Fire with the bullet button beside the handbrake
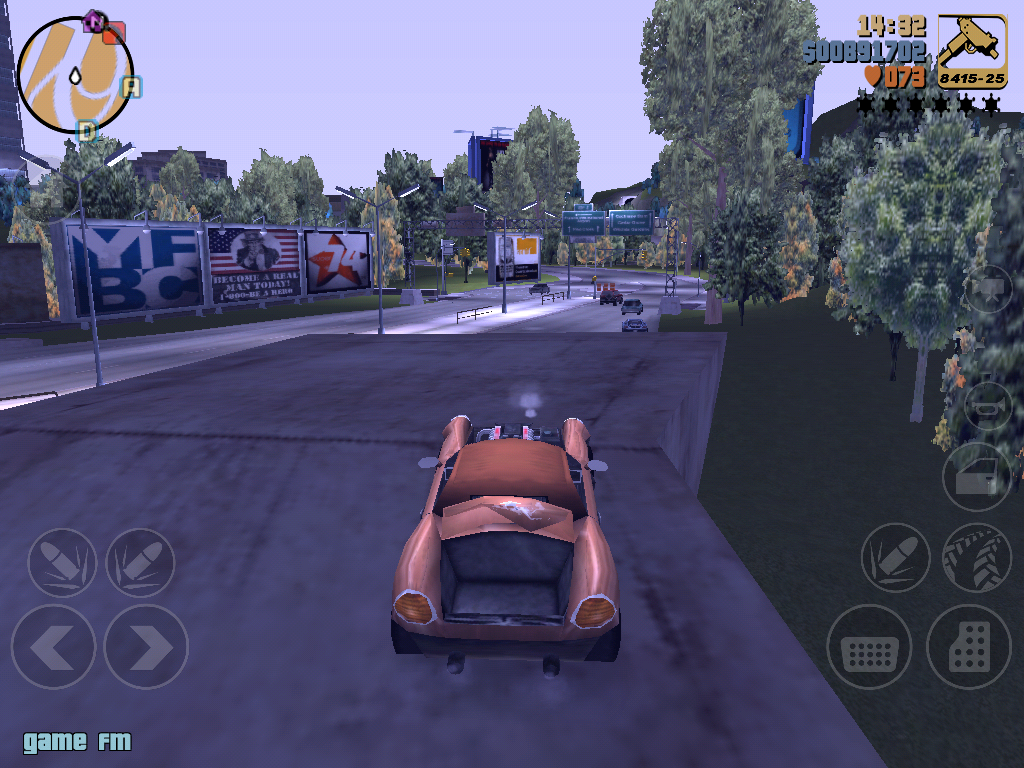Screen dimensions: 1024x768 pos(895,558)
